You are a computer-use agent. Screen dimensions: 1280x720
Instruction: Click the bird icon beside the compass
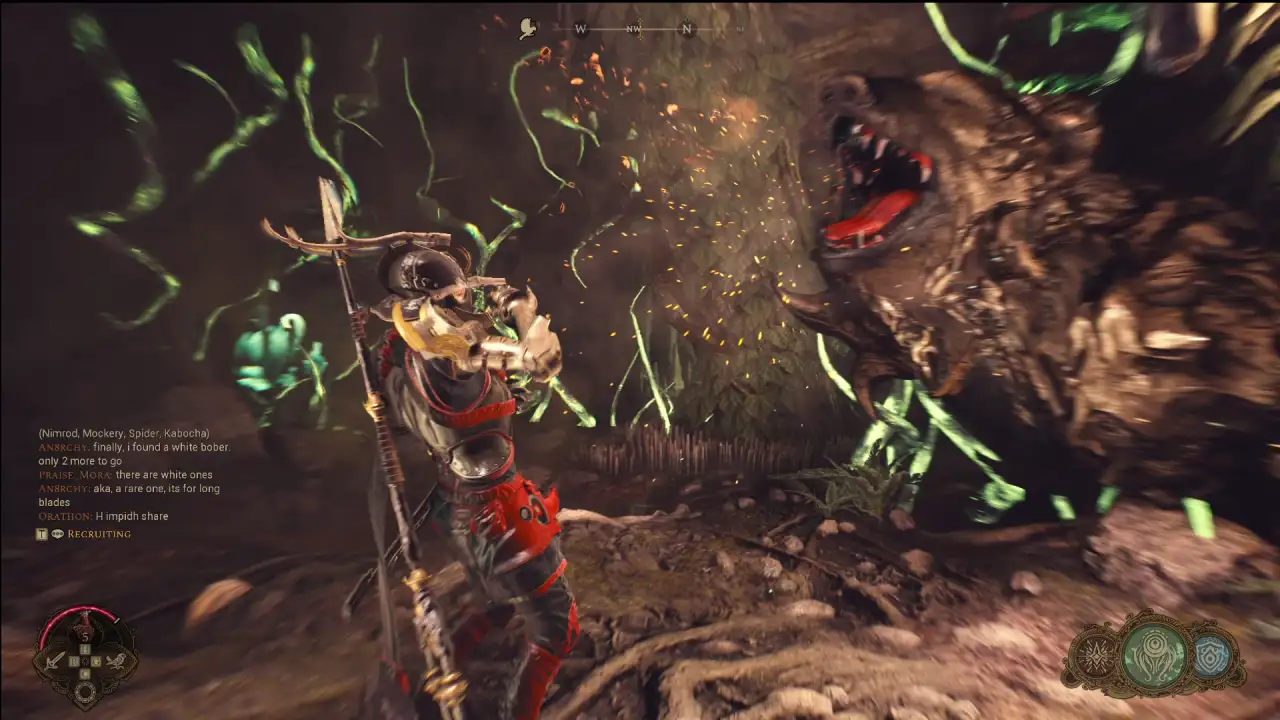(528, 29)
